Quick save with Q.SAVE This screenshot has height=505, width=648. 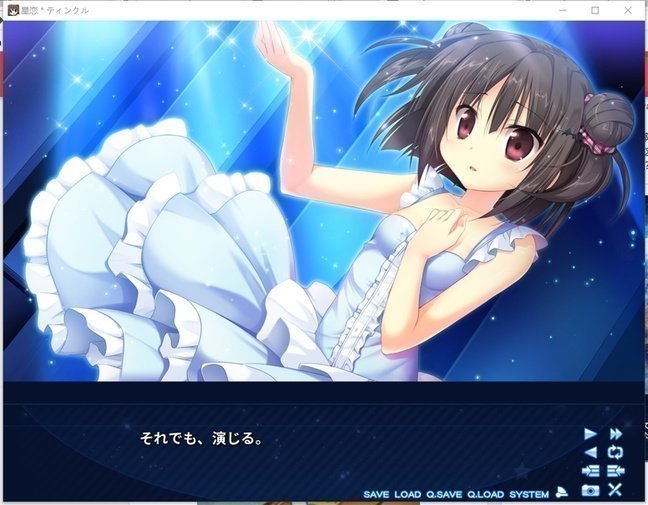coord(443,494)
